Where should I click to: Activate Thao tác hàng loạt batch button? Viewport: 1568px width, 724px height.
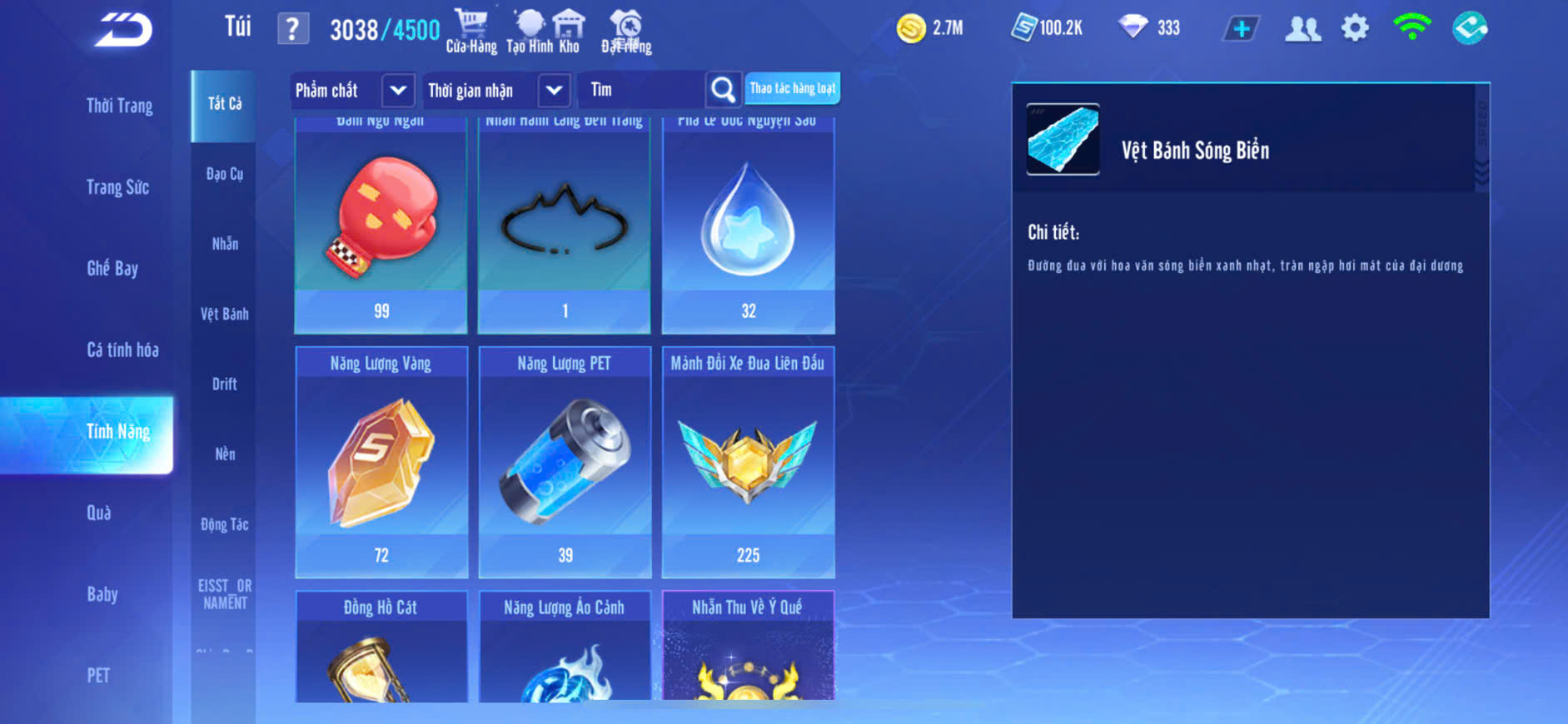pos(792,88)
